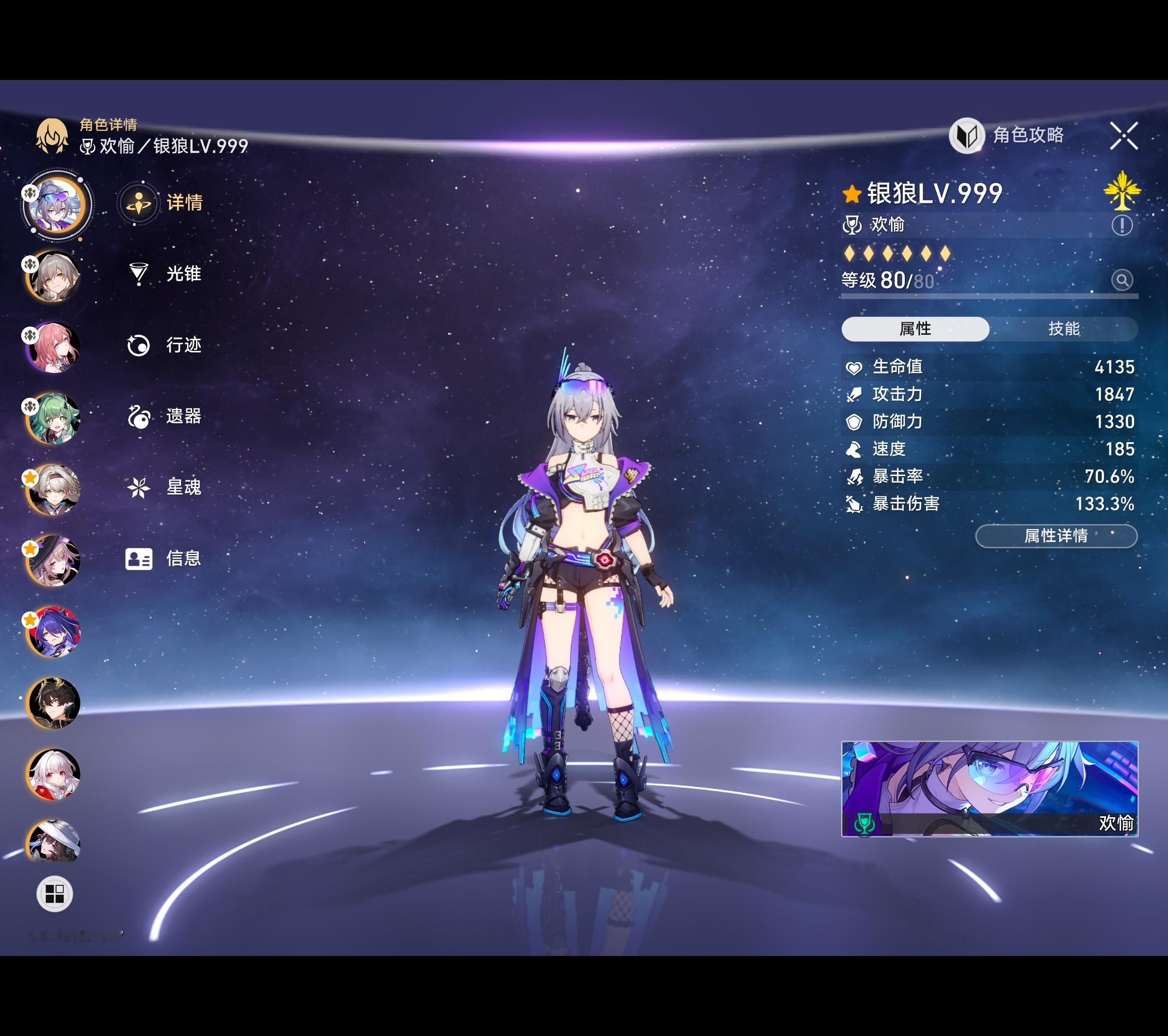Open the 遗器 relics menu

click(x=183, y=416)
